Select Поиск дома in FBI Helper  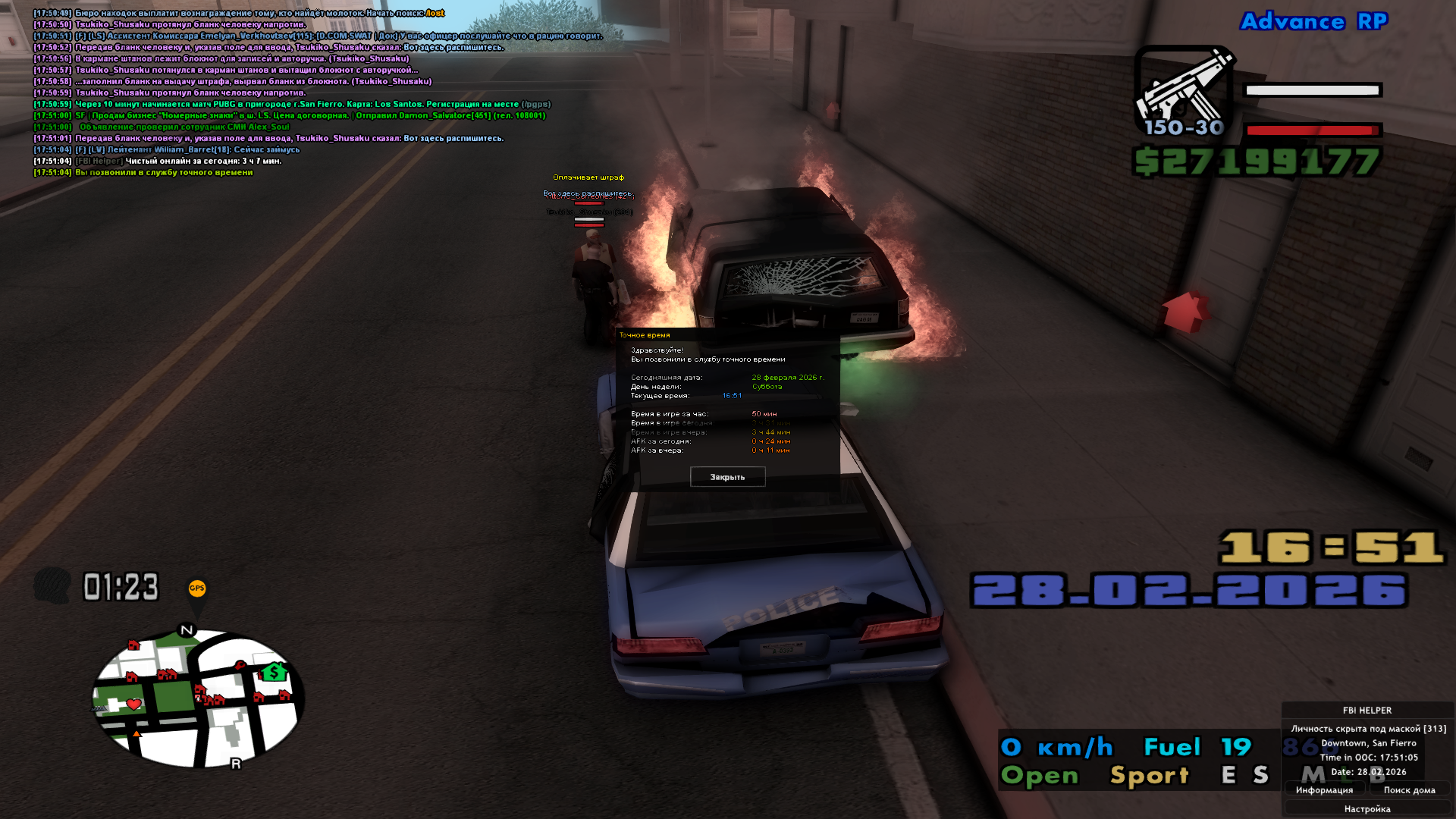tap(1409, 790)
